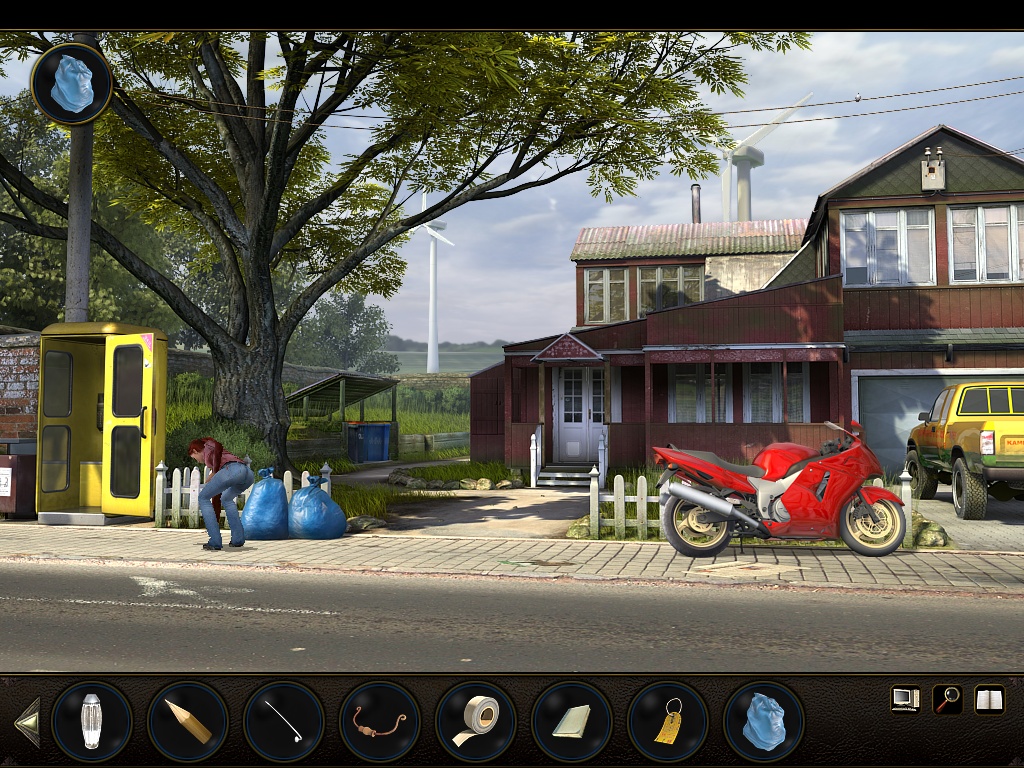Select the white flashlight inventory item
Image resolution: width=1024 pixels, height=768 pixels.
click(x=92, y=721)
